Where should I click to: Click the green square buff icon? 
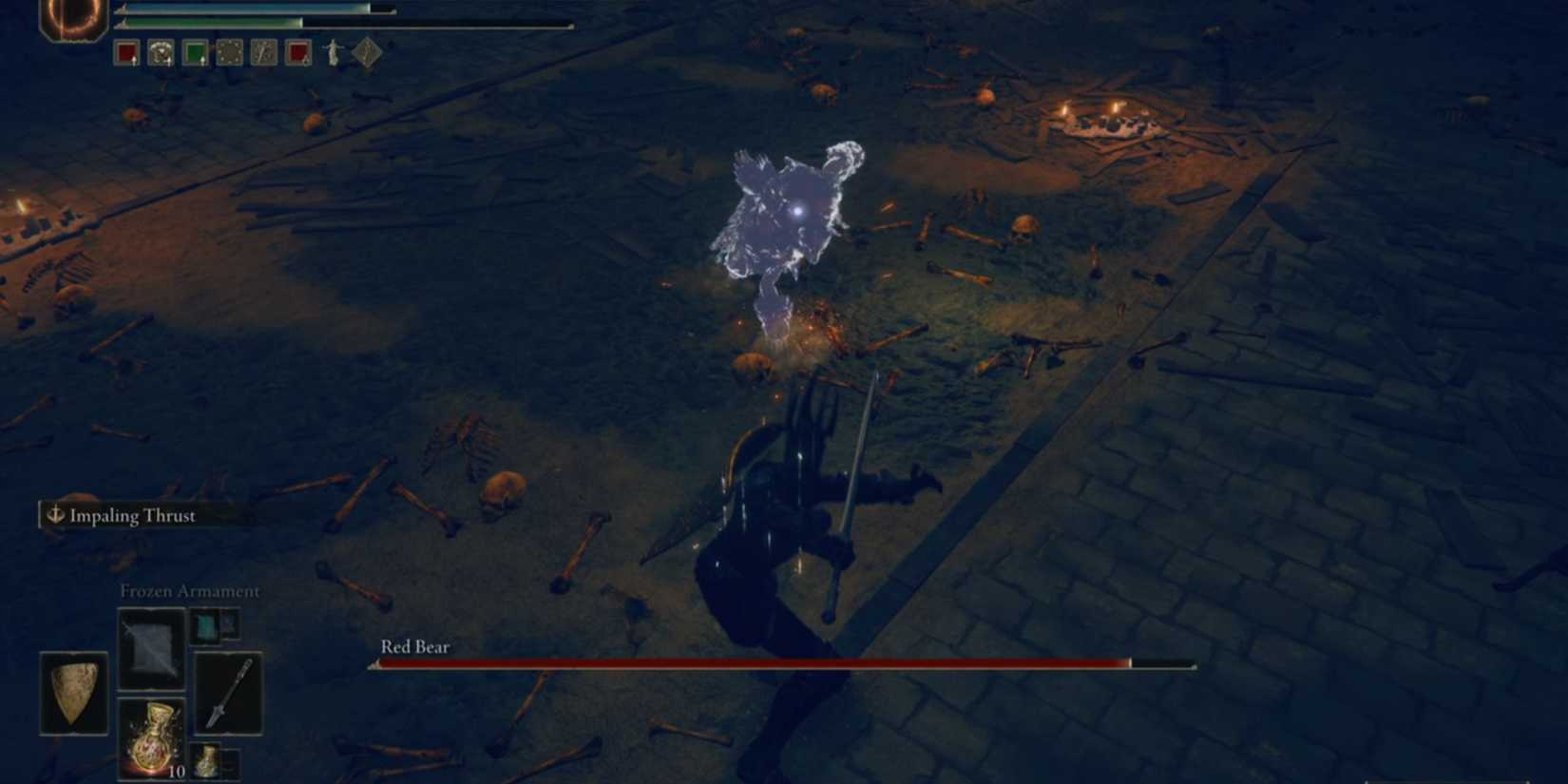196,52
